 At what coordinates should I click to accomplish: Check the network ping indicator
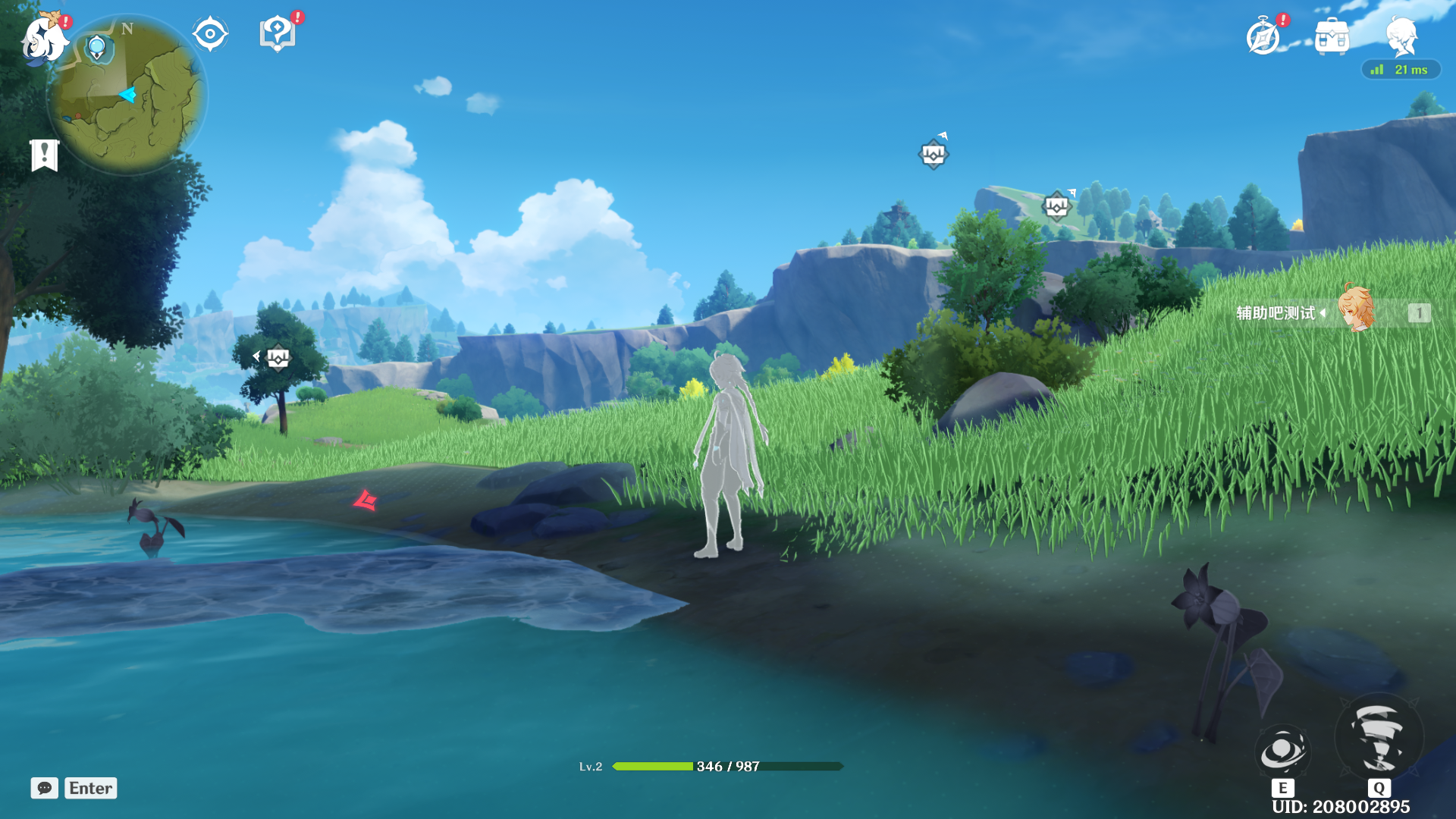coord(1400,70)
